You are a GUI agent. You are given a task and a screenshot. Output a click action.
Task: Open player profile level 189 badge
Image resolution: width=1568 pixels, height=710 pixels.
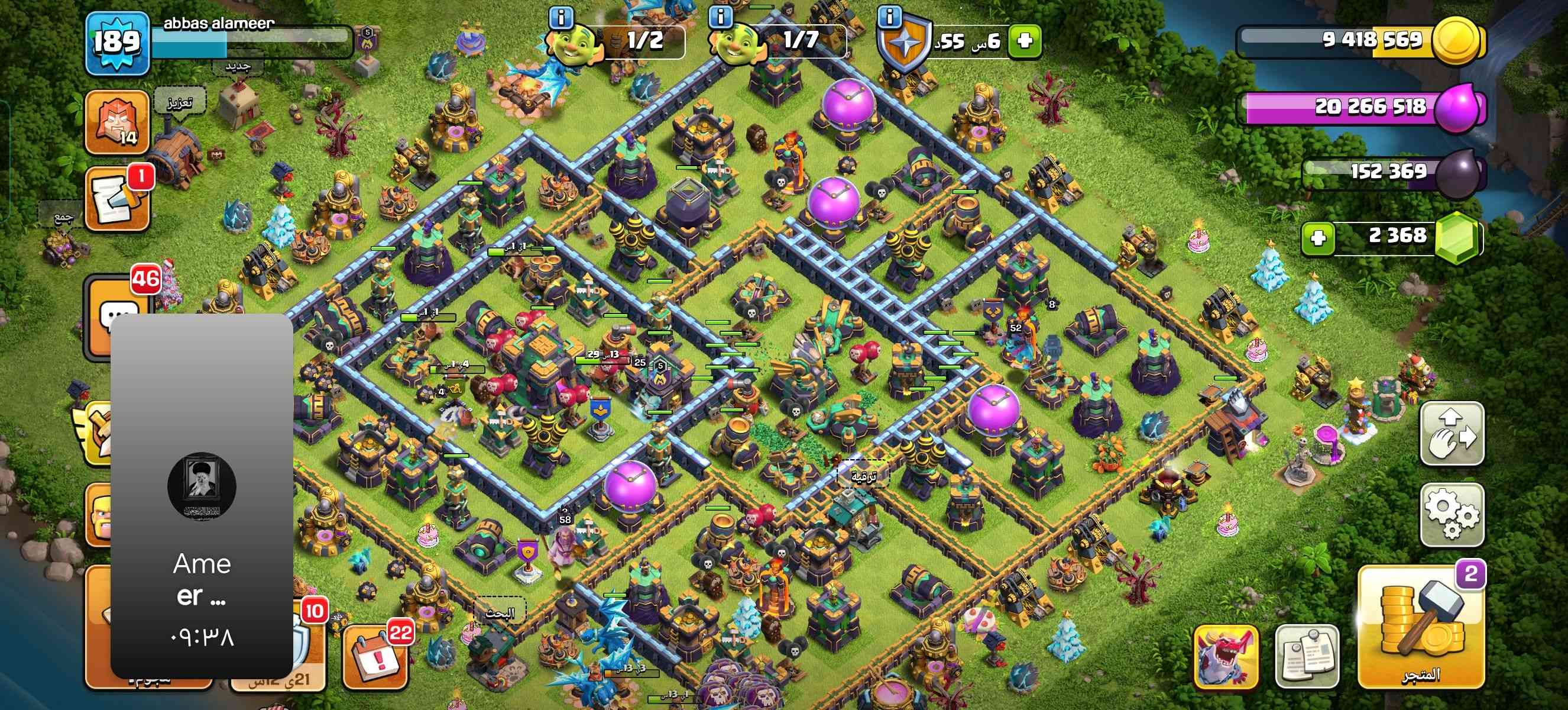117,43
